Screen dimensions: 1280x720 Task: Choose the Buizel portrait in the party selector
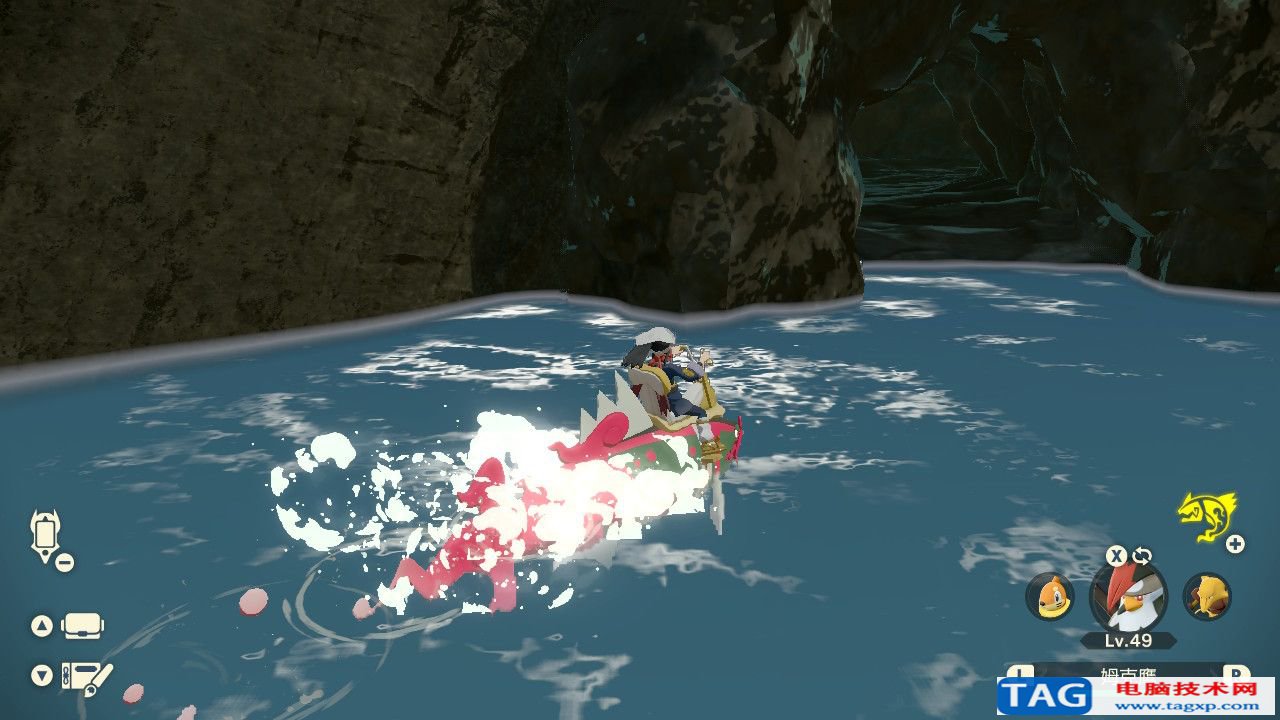[x=1049, y=597]
